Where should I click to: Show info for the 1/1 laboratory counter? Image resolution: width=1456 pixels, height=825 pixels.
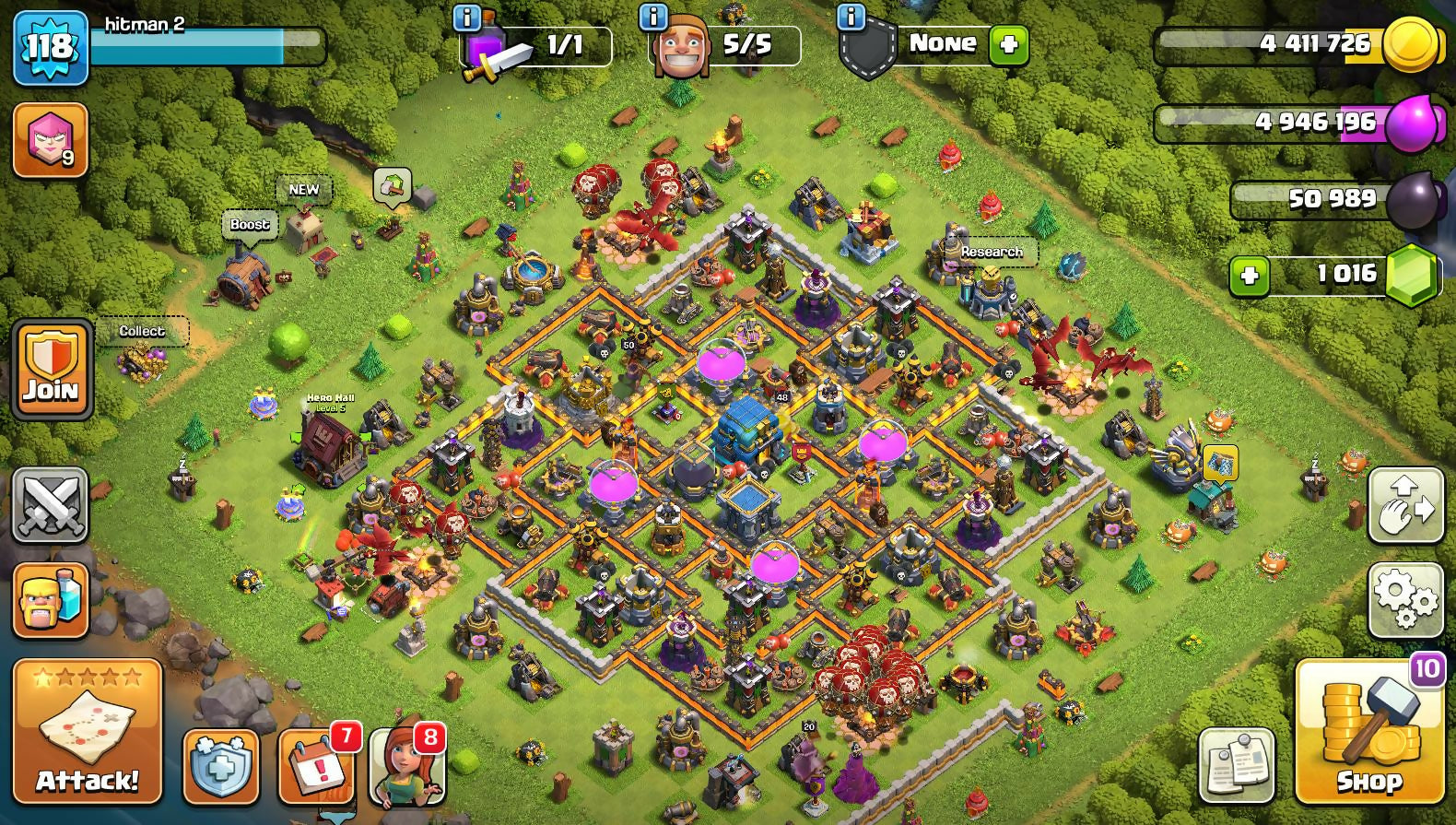point(467,17)
